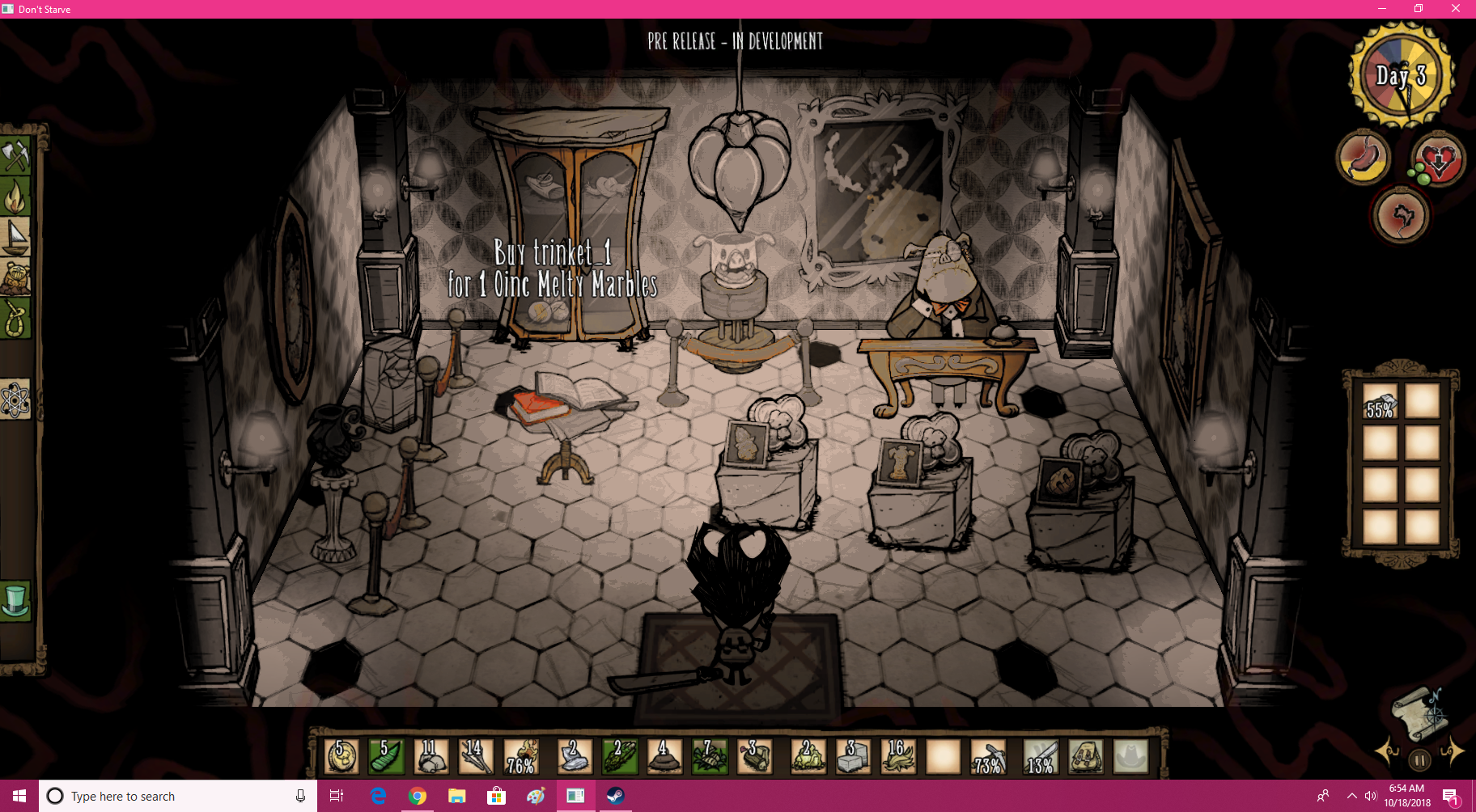
Task: Open the Science atom crafting tab
Action: pyautogui.click(x=15, y=400)
